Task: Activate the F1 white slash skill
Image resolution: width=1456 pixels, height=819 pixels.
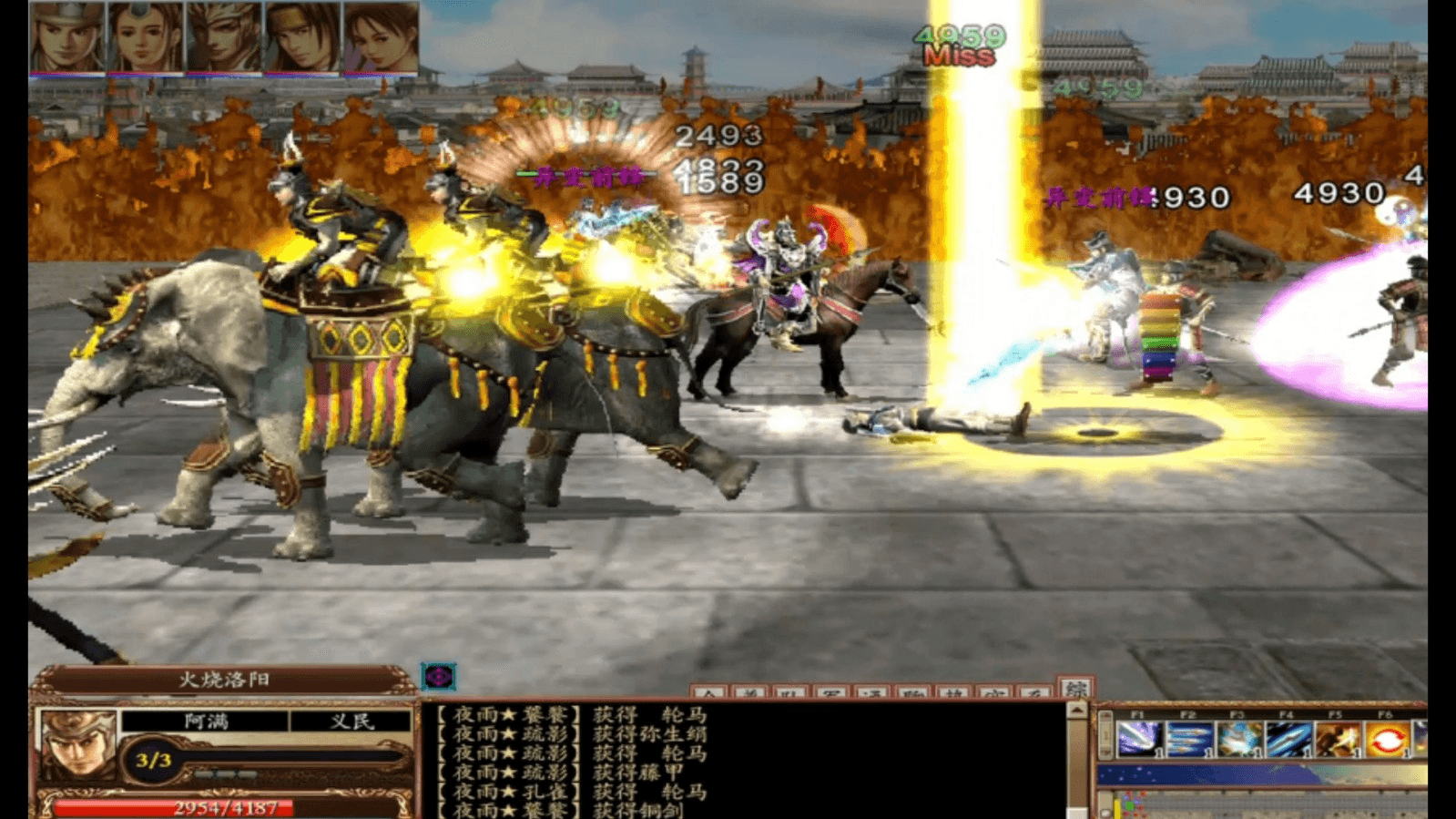Action: coord(1138,739)
